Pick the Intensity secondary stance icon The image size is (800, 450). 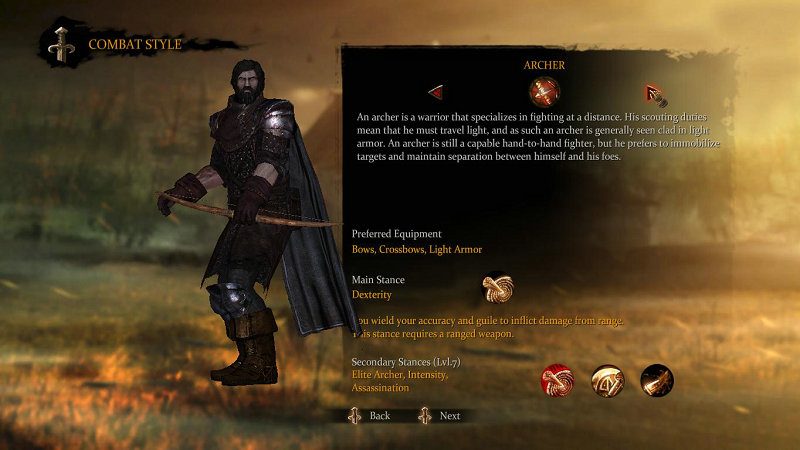pyautogui.click(x=607, y=380)
